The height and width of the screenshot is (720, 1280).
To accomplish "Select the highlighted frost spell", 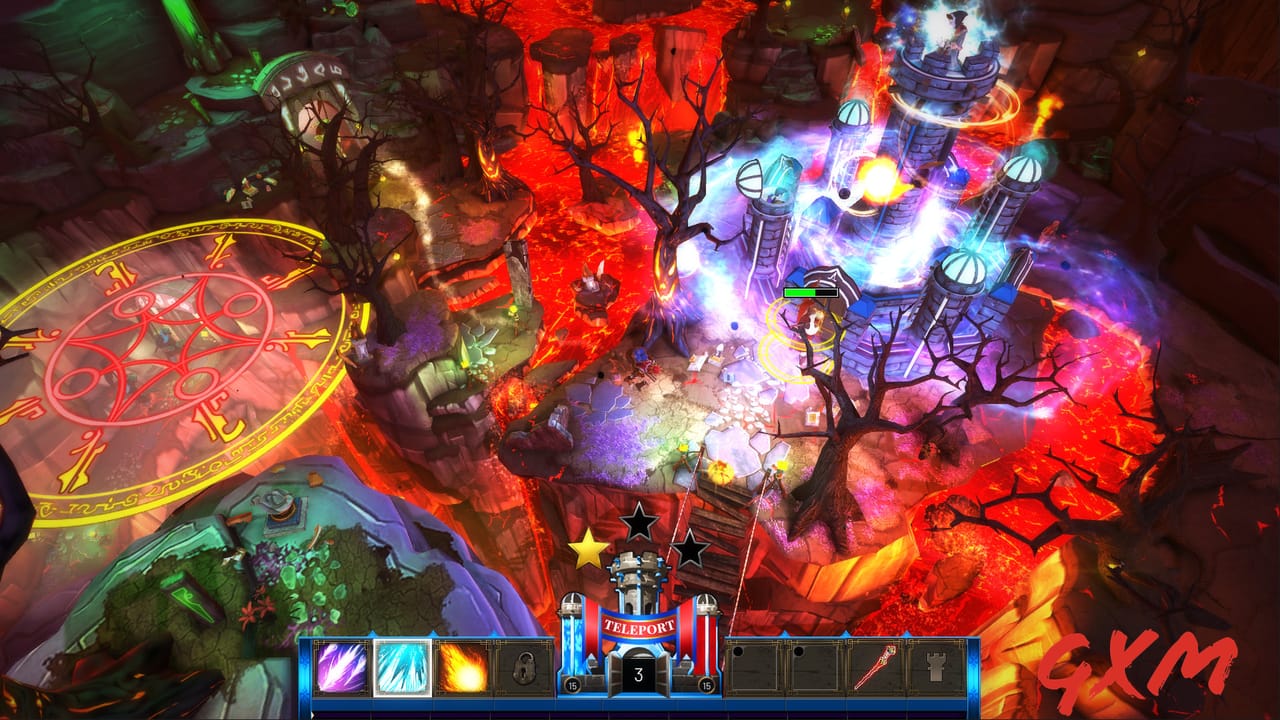I will coord(402,667).
